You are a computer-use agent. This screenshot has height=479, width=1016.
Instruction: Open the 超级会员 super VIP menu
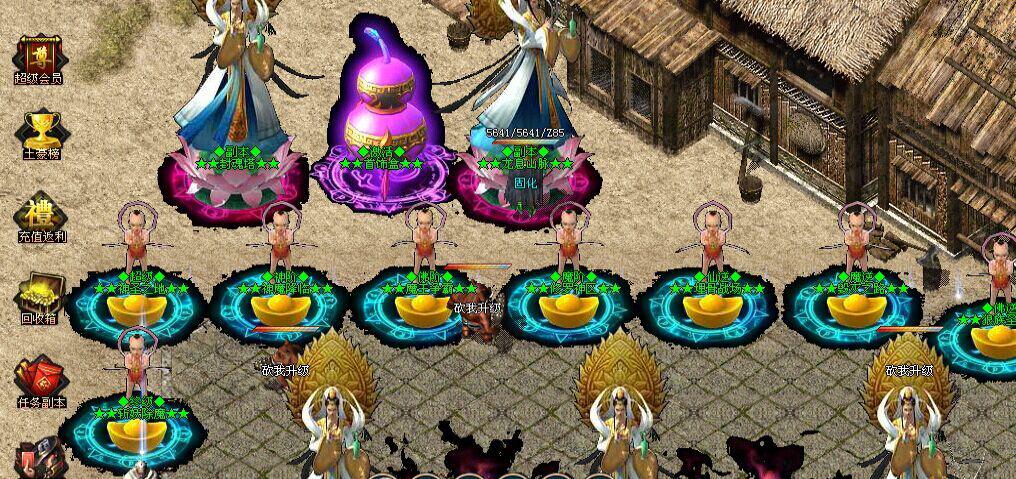point(40,57)
